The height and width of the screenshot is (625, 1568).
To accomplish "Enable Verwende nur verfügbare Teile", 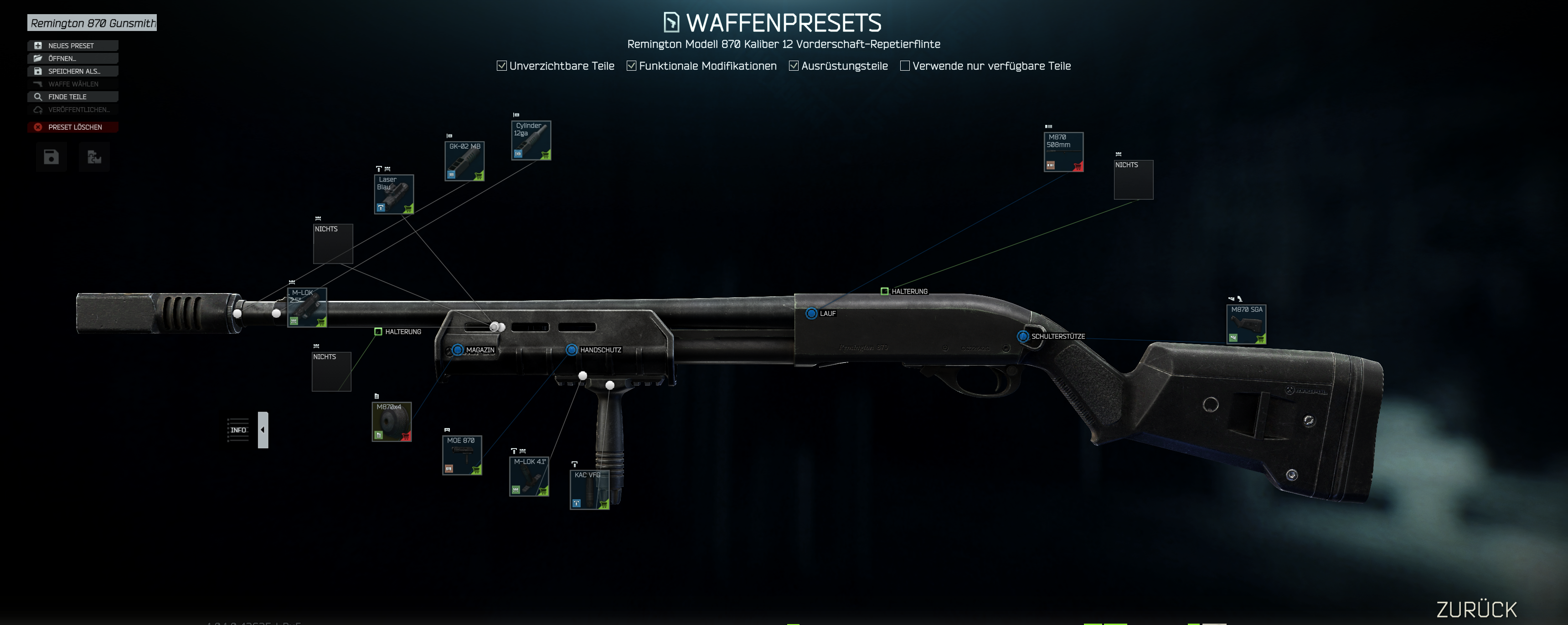I will click(905, 66).
